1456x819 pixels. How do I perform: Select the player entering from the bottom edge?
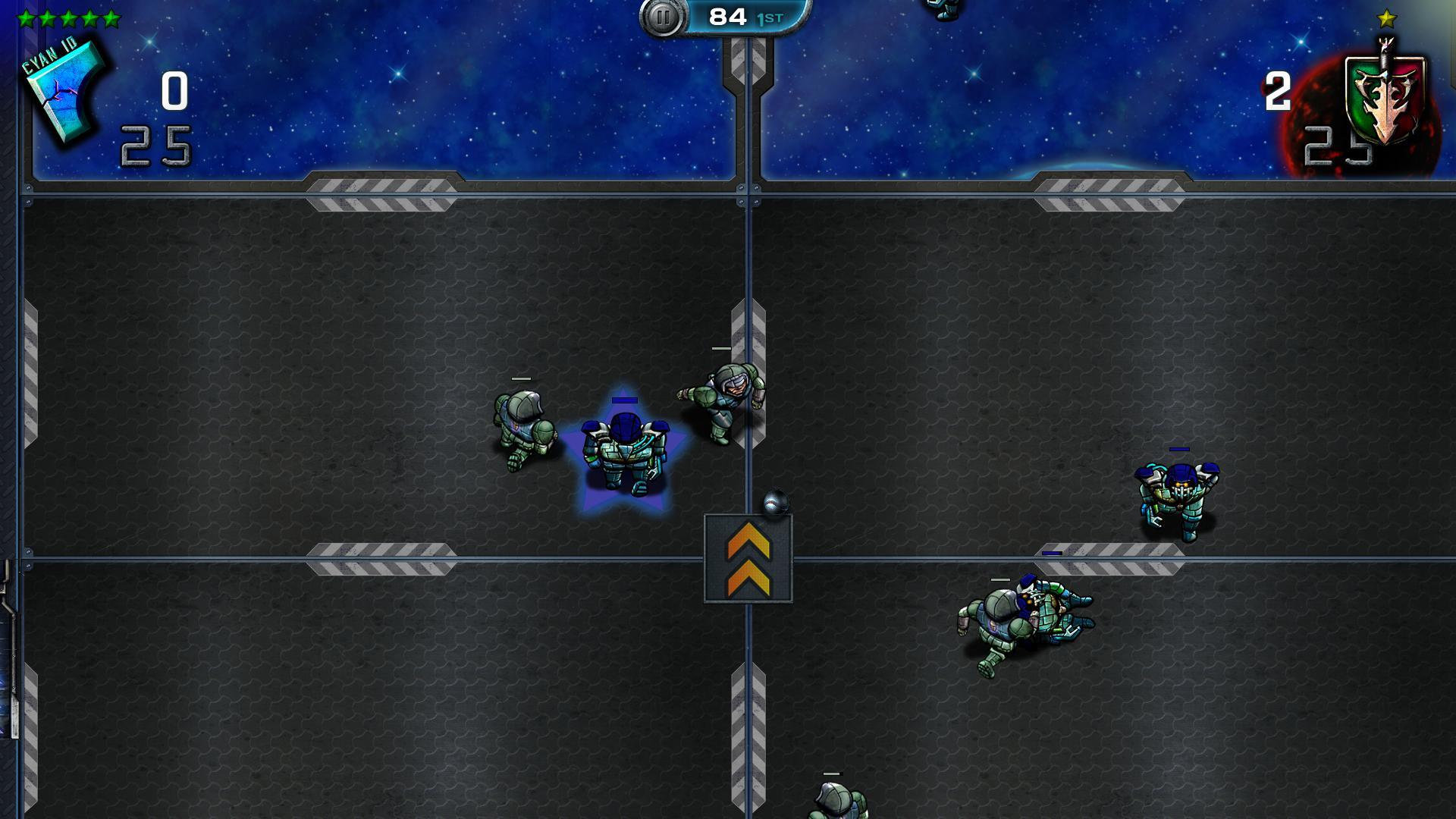click(836, 802)
